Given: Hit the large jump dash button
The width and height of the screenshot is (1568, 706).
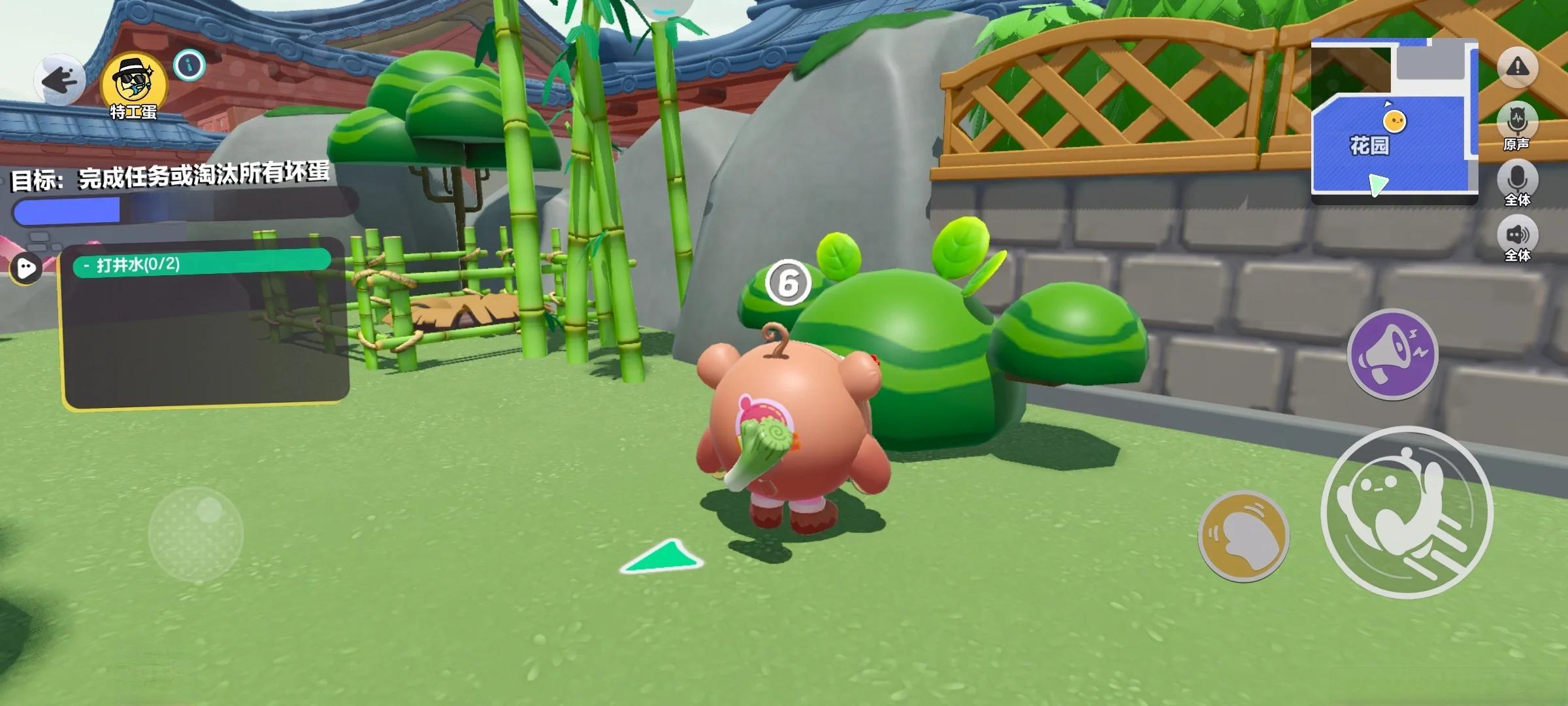Looking at the screenshot, I should point(1407,512).
